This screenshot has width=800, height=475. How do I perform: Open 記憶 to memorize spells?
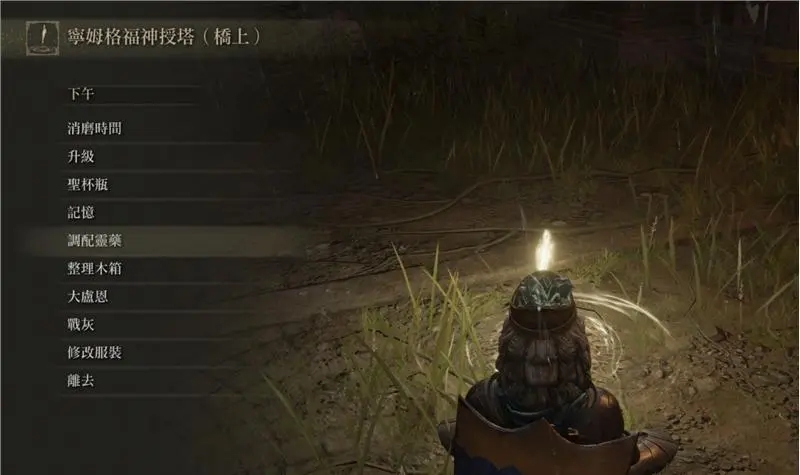tap(81, 213)
